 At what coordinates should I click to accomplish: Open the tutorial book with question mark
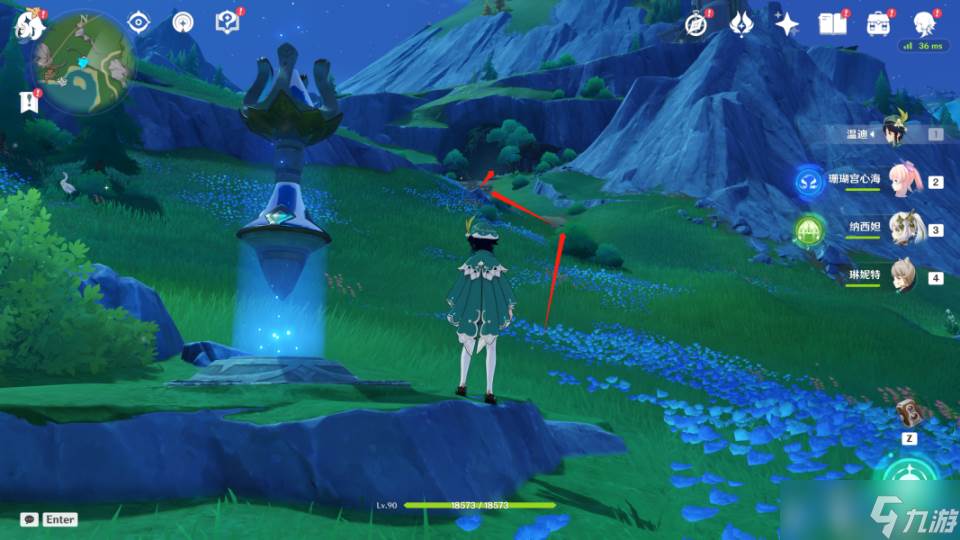point(226,22)
